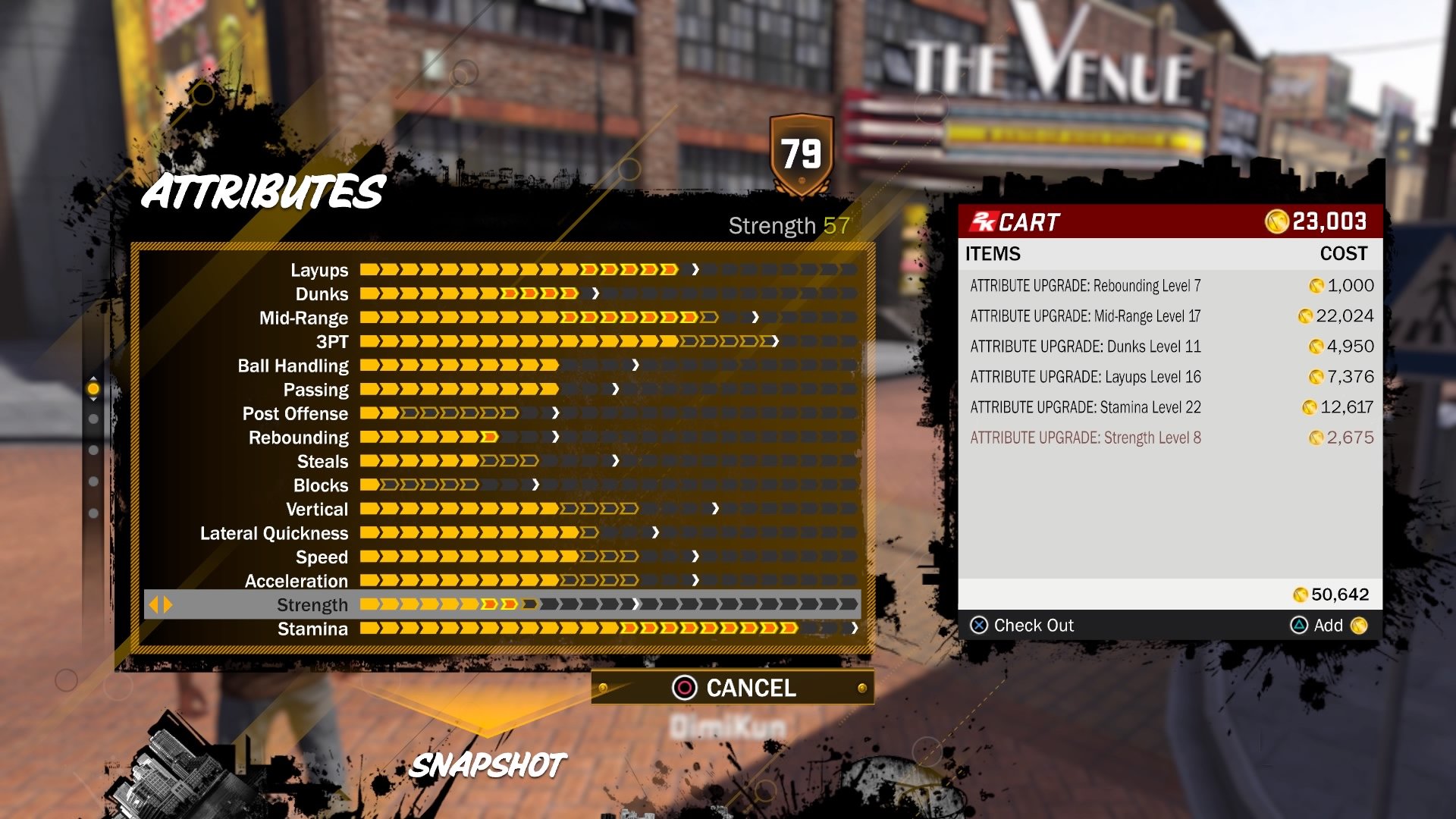This screenshot has width=1456, height=819.
Task: Select the top dot in the left sidebar navigation
Action: [x=93, y=388]
